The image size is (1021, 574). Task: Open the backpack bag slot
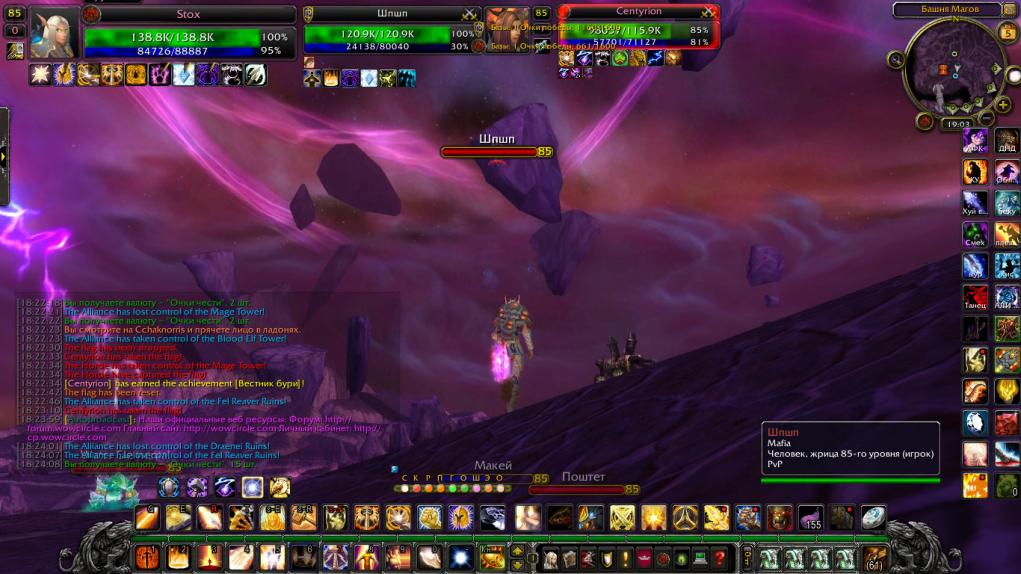[x=874, y=558]
